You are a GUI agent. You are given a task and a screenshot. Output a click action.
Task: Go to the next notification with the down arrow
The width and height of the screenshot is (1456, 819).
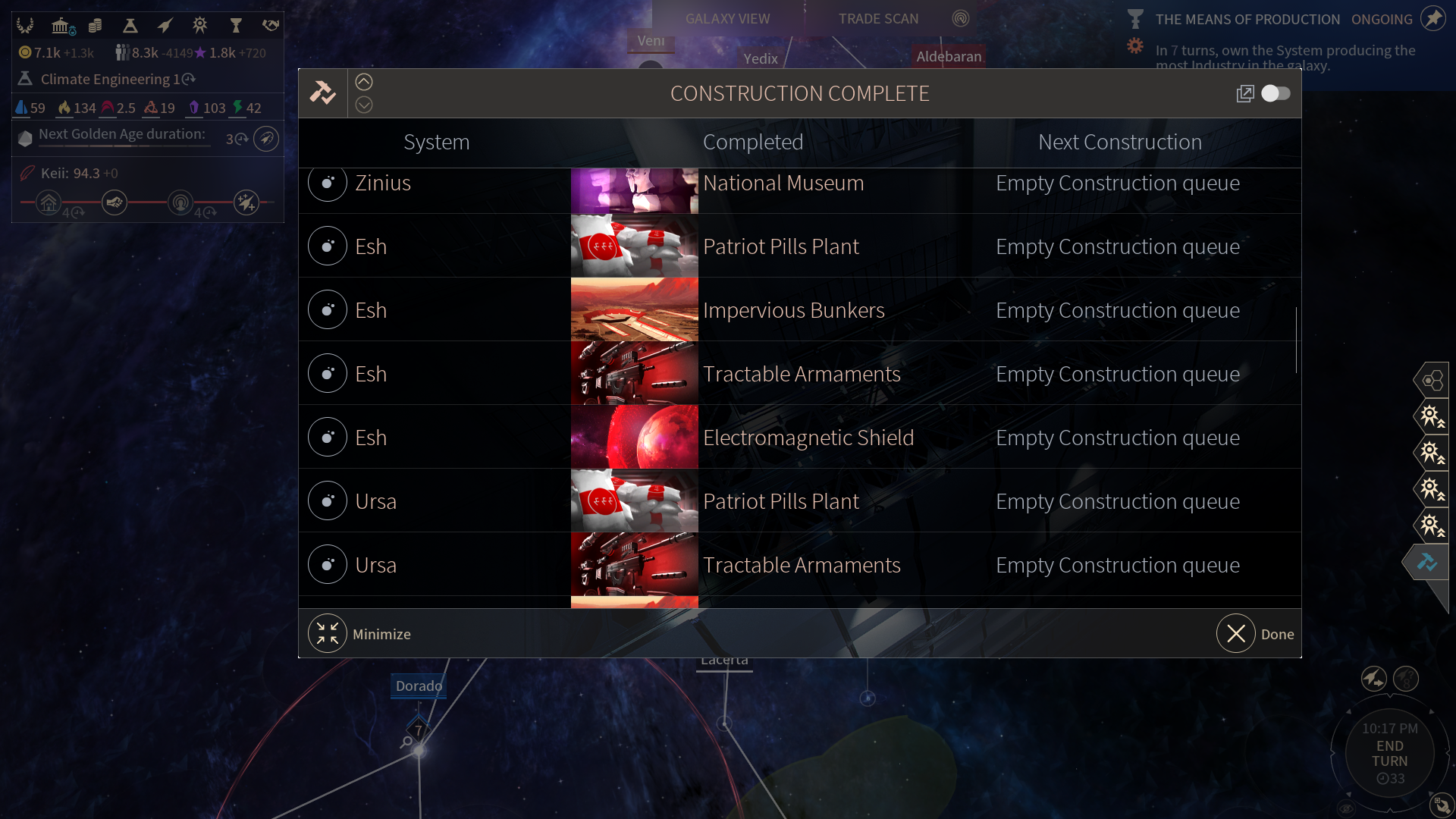[x=364, y=105]
